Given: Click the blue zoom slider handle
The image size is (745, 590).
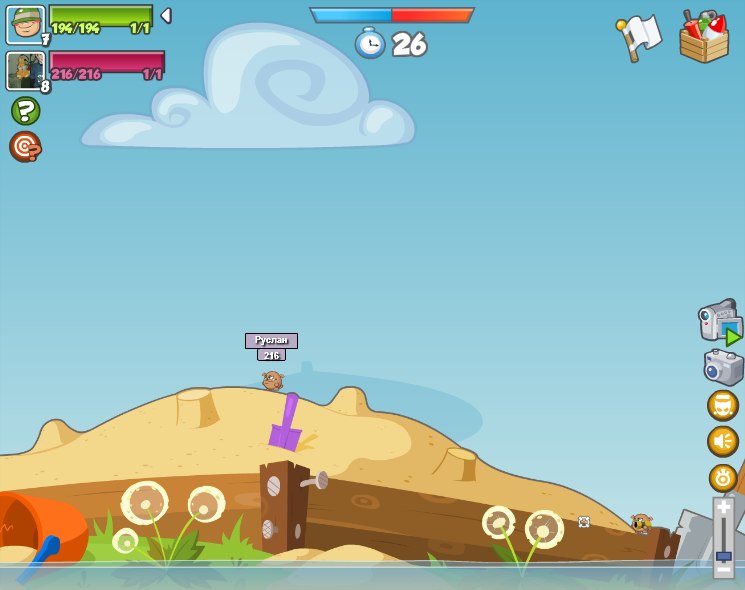Looking at the screenshot, I should (723, 555).
